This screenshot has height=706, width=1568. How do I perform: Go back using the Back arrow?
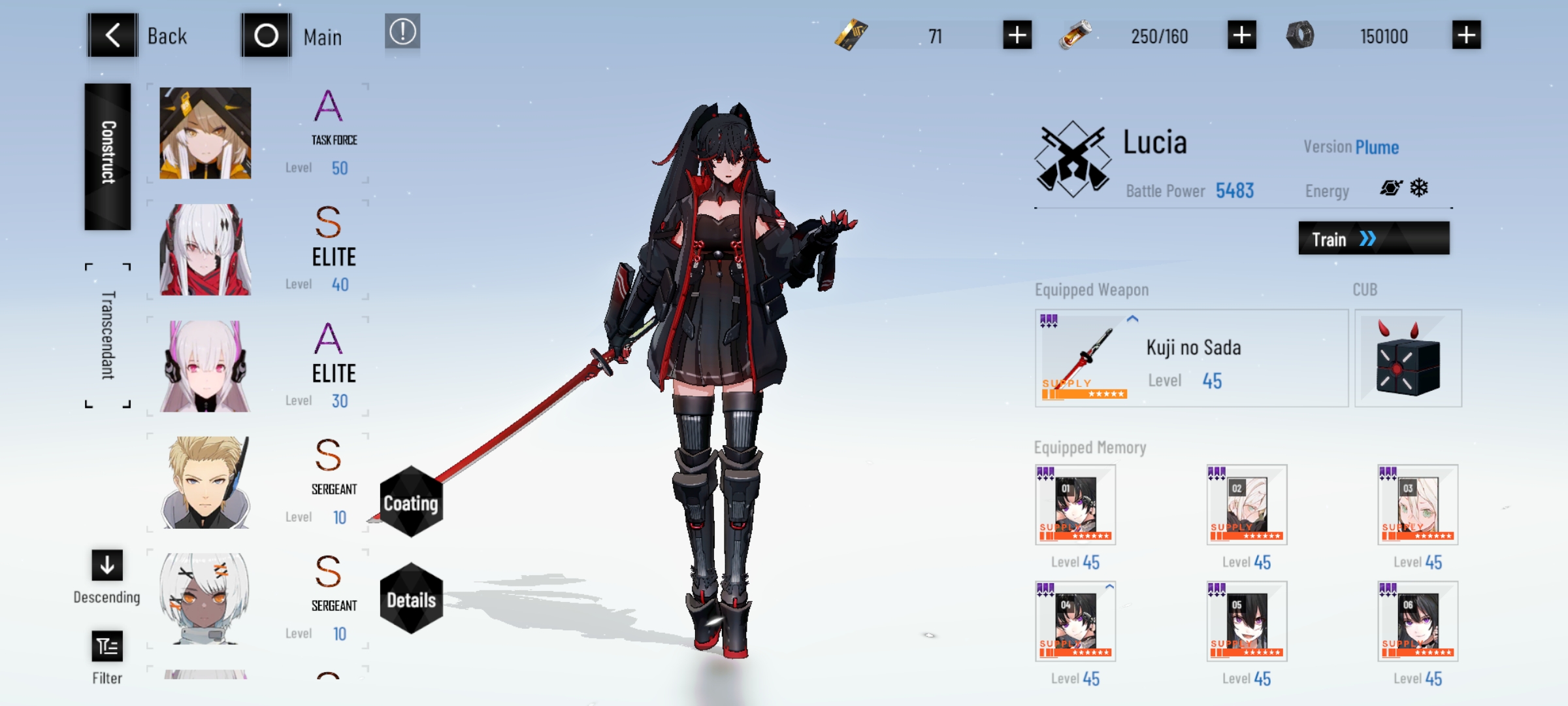tap(112, 35)
